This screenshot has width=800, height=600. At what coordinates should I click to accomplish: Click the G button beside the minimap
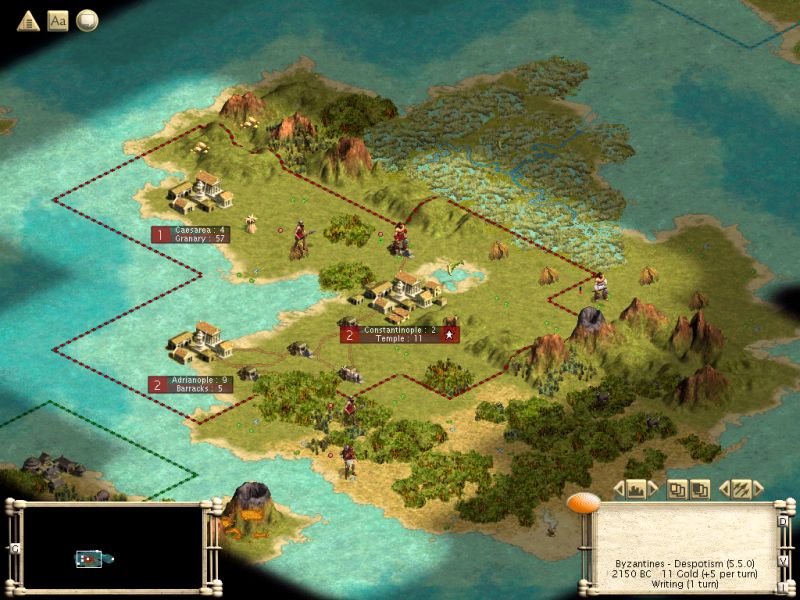[14, 548]
